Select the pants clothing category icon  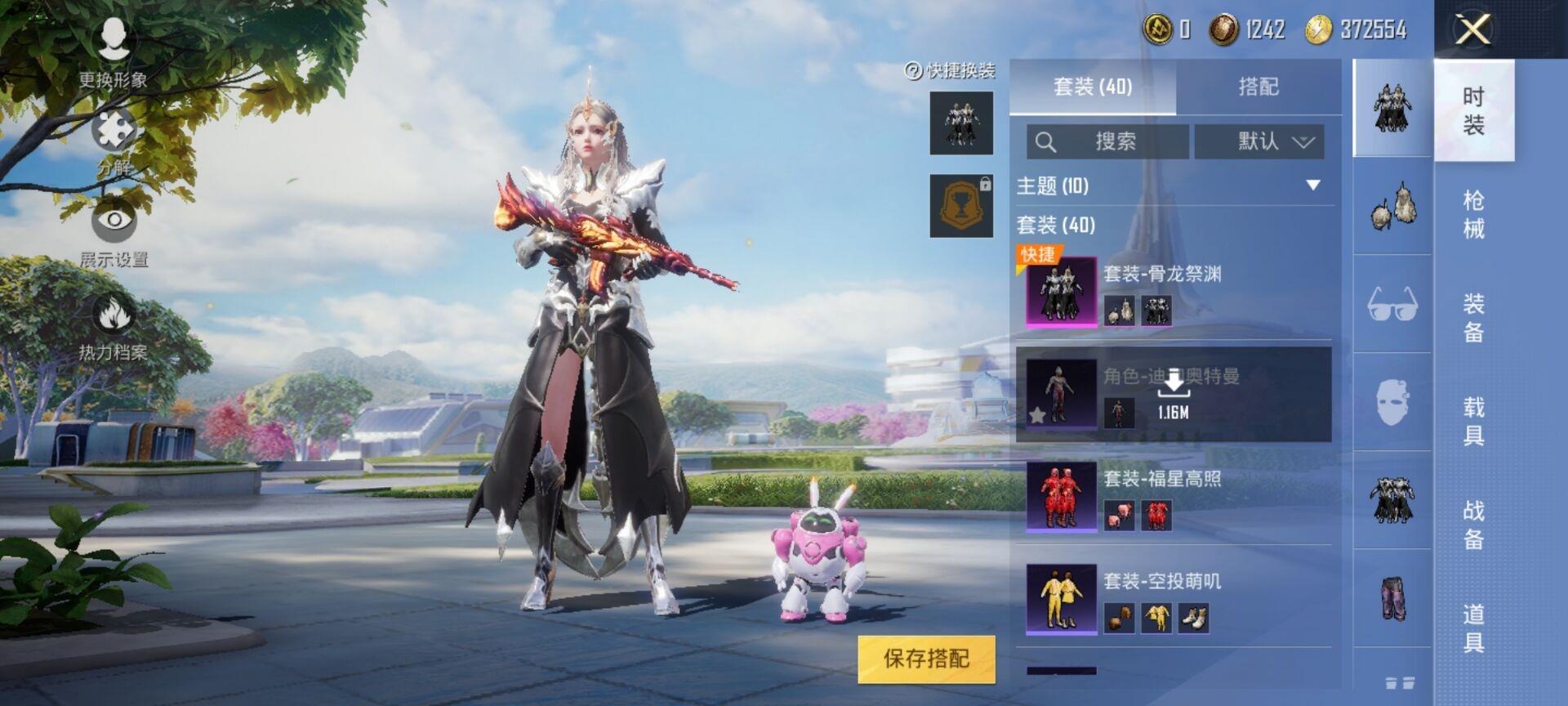pyautogui.click(x=1392, y=598)
